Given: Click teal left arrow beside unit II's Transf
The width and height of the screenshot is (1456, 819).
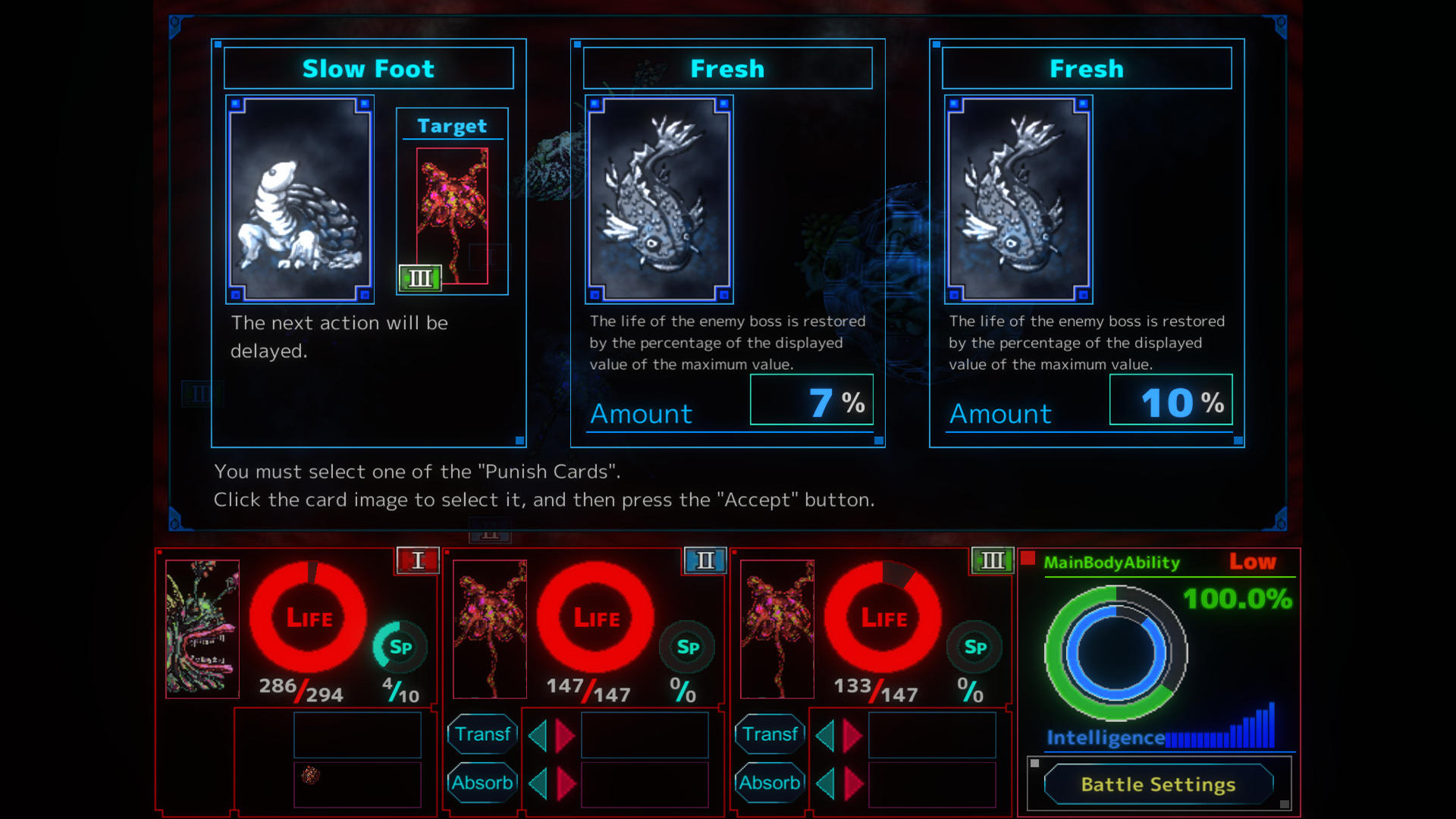Looking at the screenshot, I should click(538, 736).
